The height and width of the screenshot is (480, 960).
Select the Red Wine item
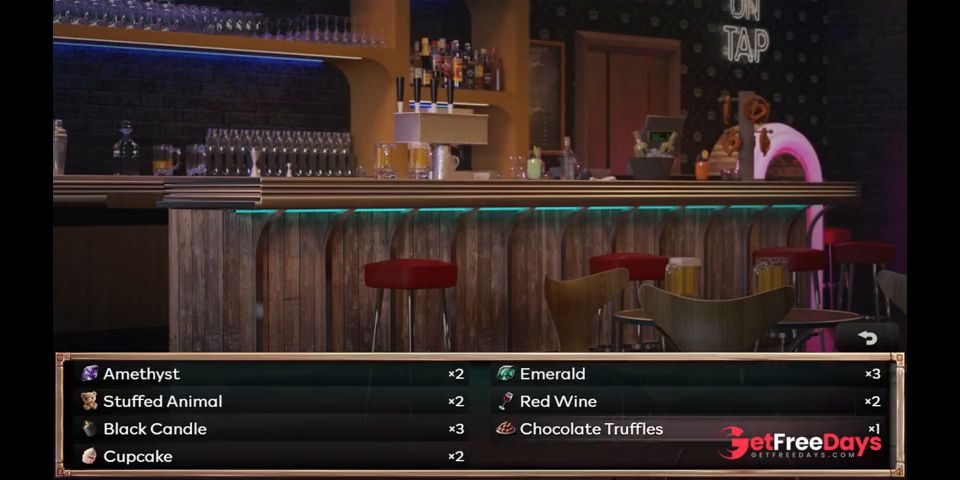click(688, 401)
